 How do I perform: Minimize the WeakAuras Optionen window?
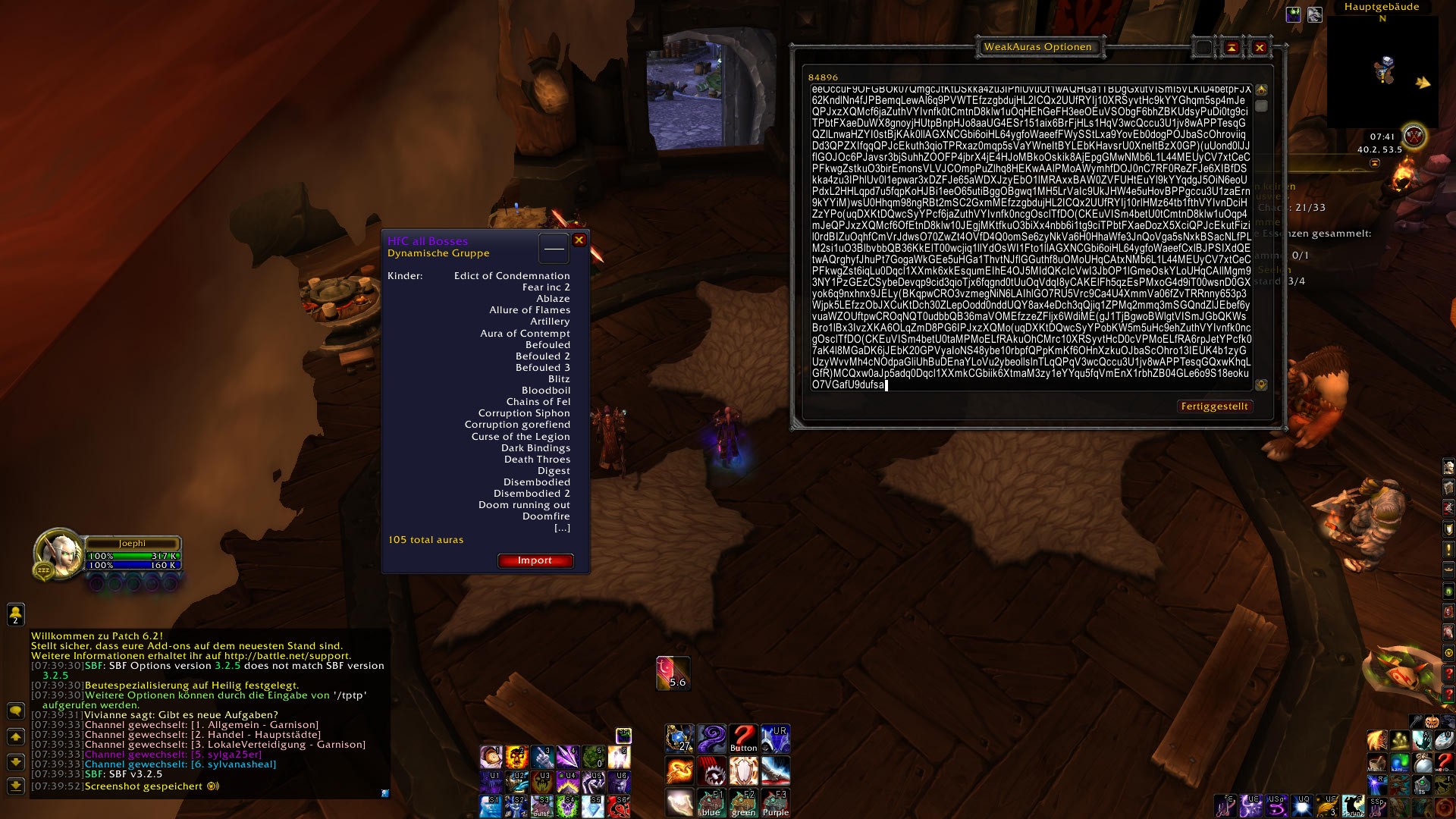pyautogui.click(x=1232, y=48)
